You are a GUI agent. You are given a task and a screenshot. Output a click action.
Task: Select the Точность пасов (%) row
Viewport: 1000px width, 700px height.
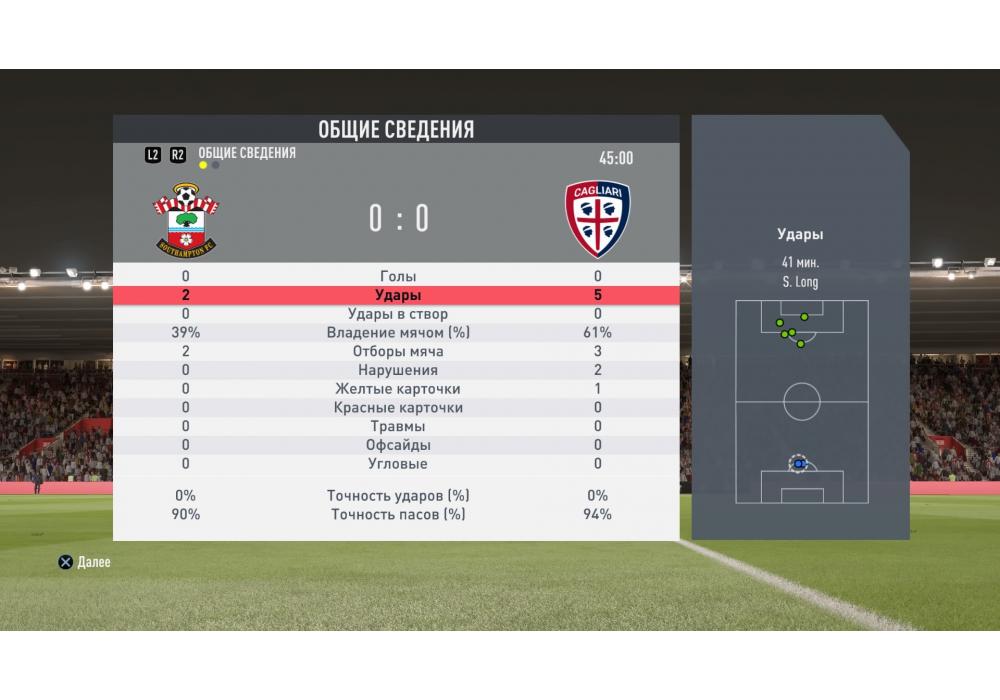(397, 515)
